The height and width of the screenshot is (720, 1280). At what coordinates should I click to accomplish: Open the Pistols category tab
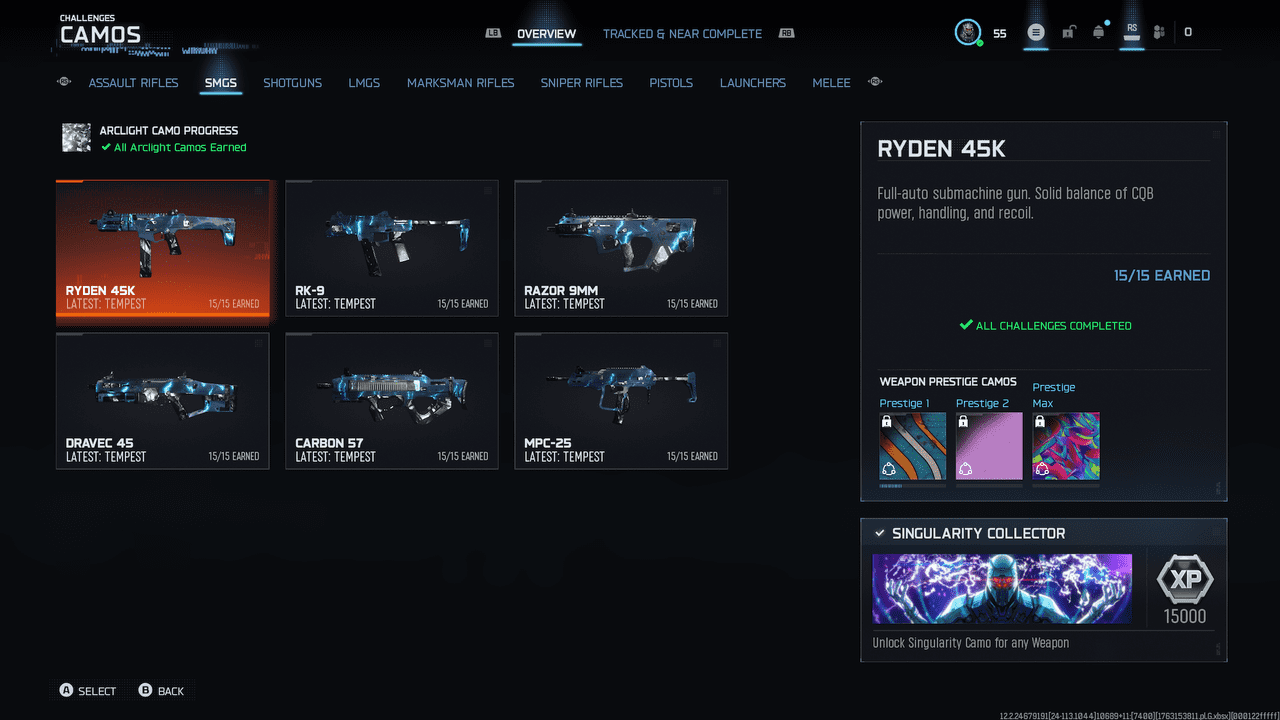coord(670,83)
